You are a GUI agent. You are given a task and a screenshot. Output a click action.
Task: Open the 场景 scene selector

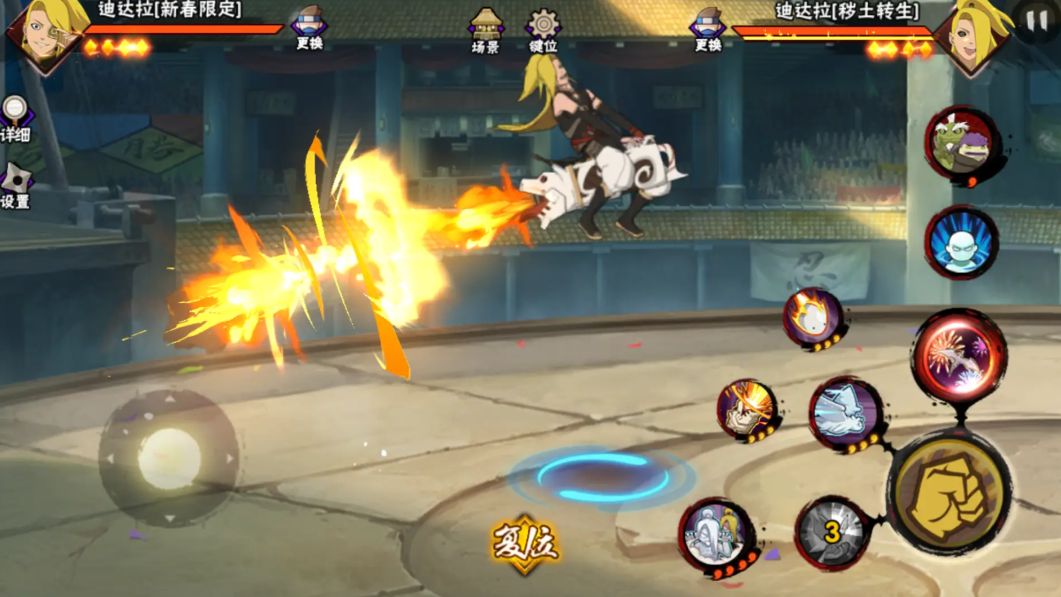point(486,29)
